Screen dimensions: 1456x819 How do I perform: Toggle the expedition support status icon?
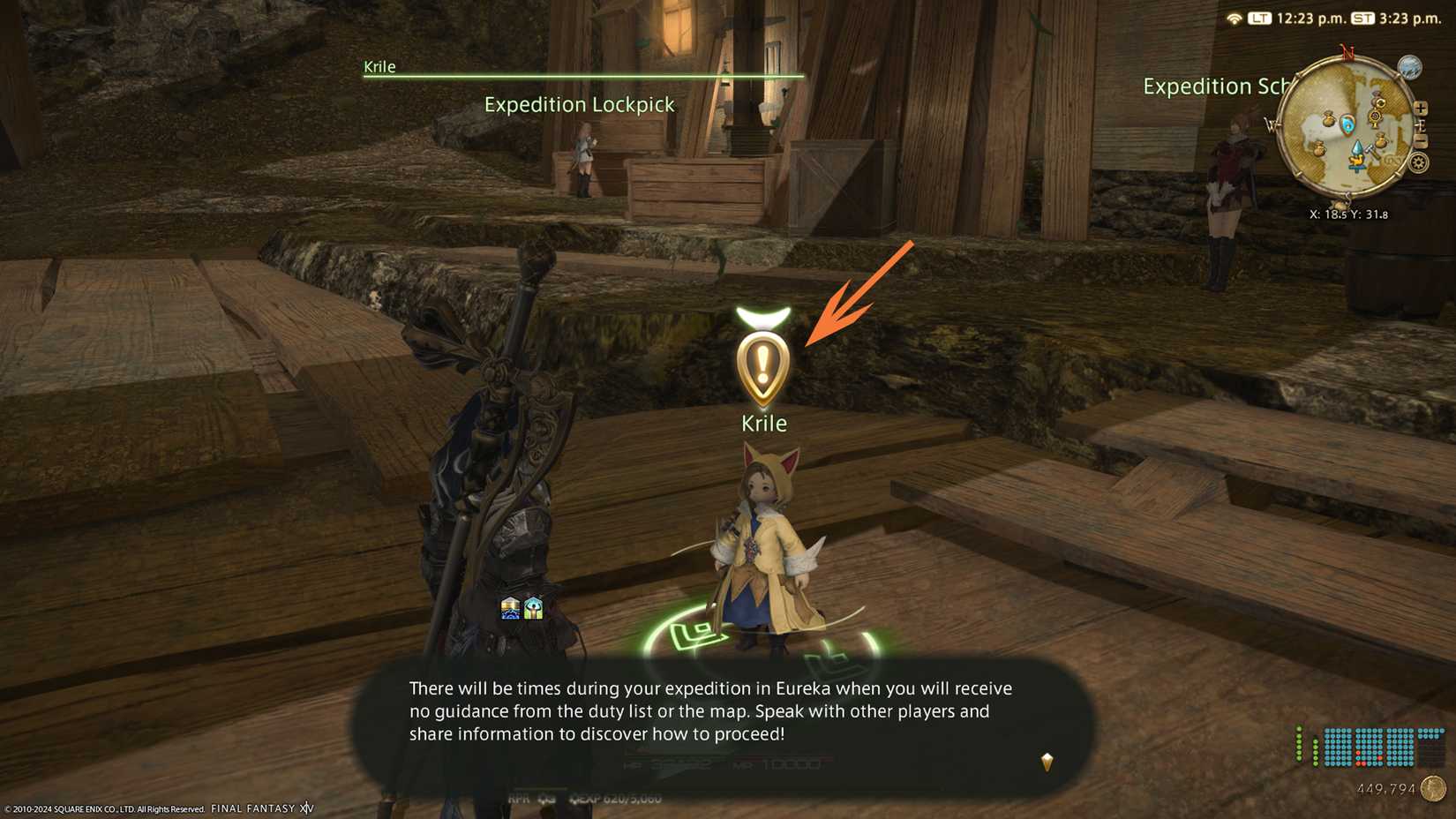534,608
